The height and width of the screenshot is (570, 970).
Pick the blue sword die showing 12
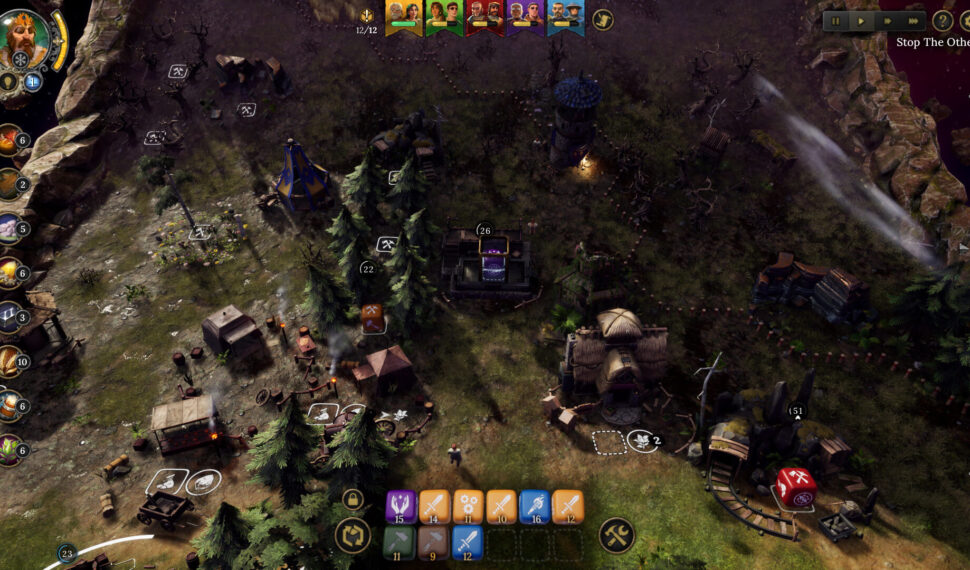(467, 542)
